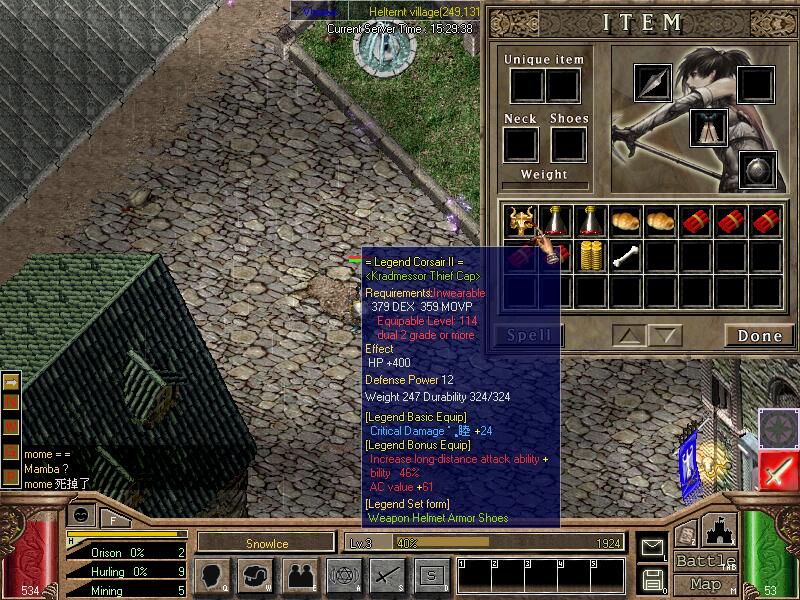Click the inventory page down arrow
Image resolution: width=800 pixels, height=600 pixels.
tap(665, 335)
